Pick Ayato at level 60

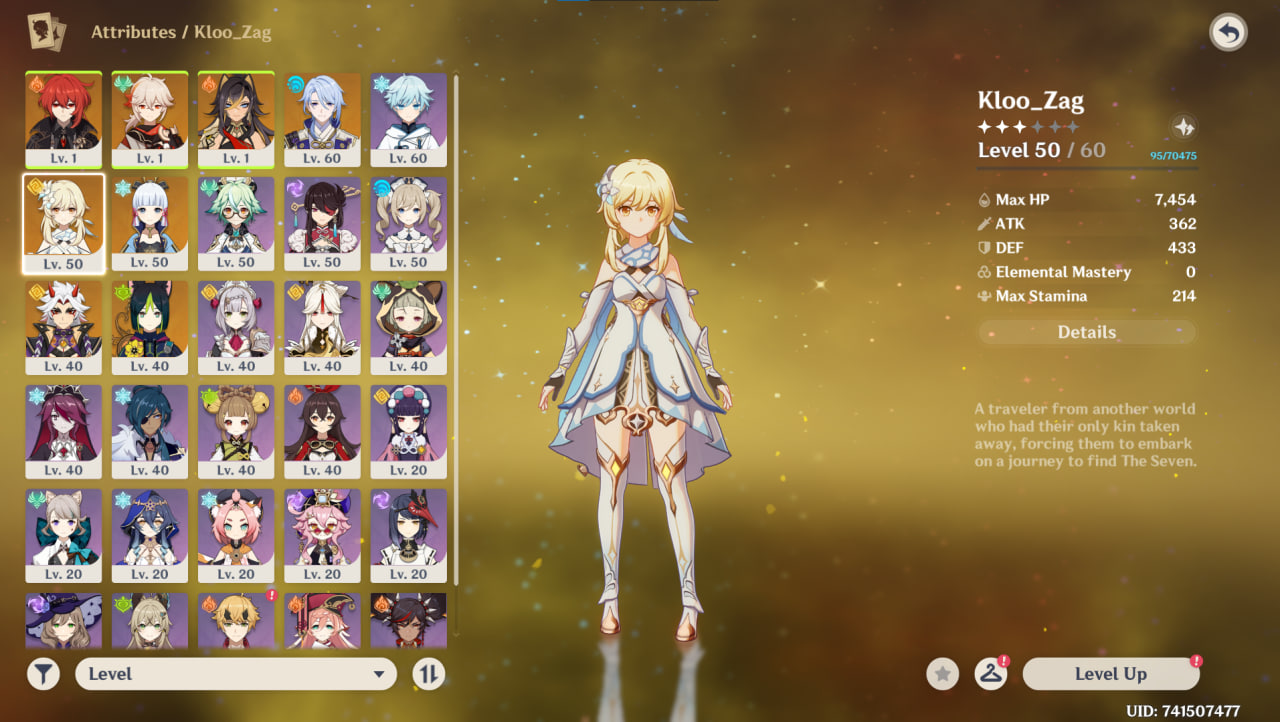(322, 118)
